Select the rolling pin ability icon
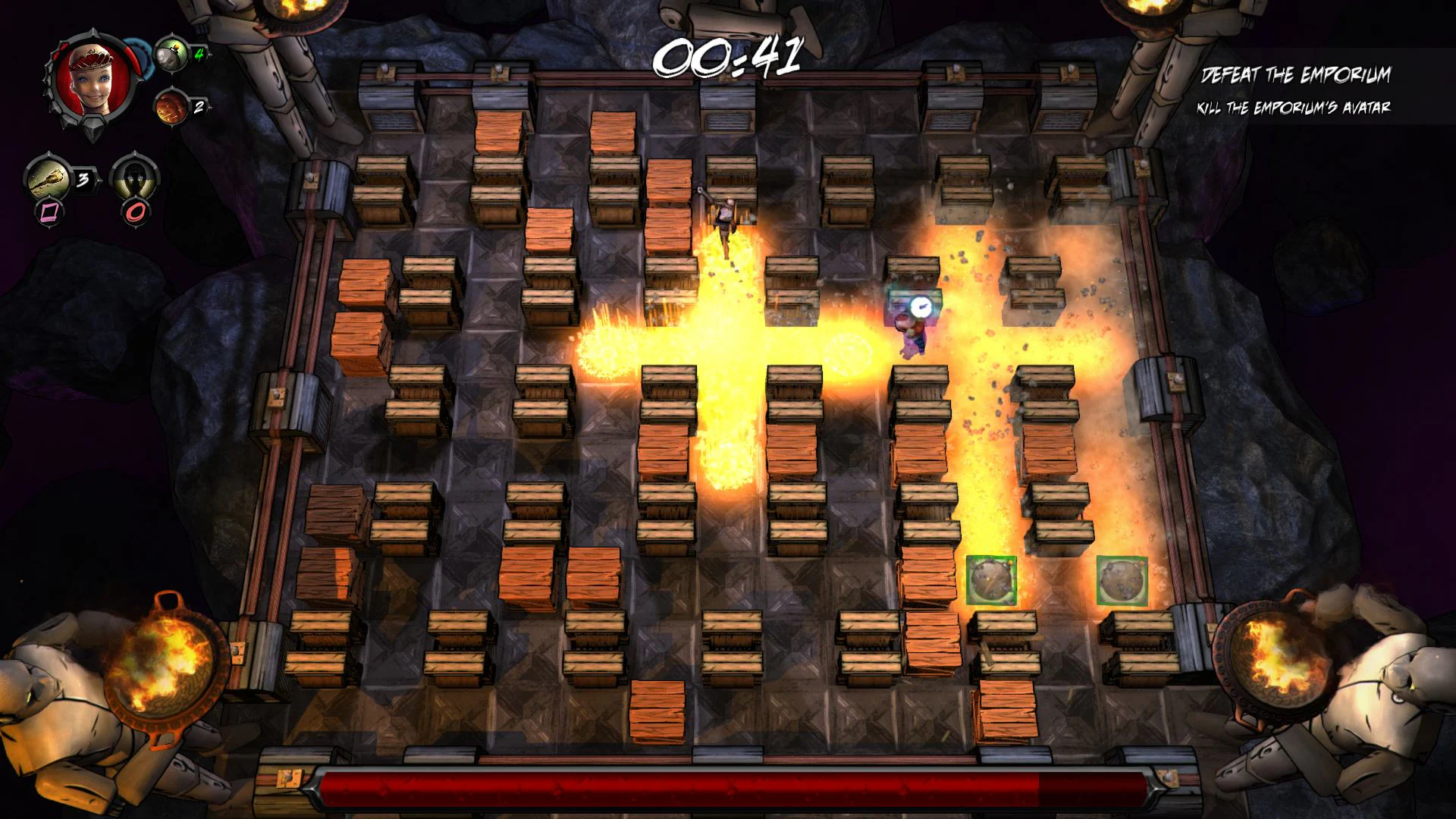1456x819 pixels. coord(47,176)
